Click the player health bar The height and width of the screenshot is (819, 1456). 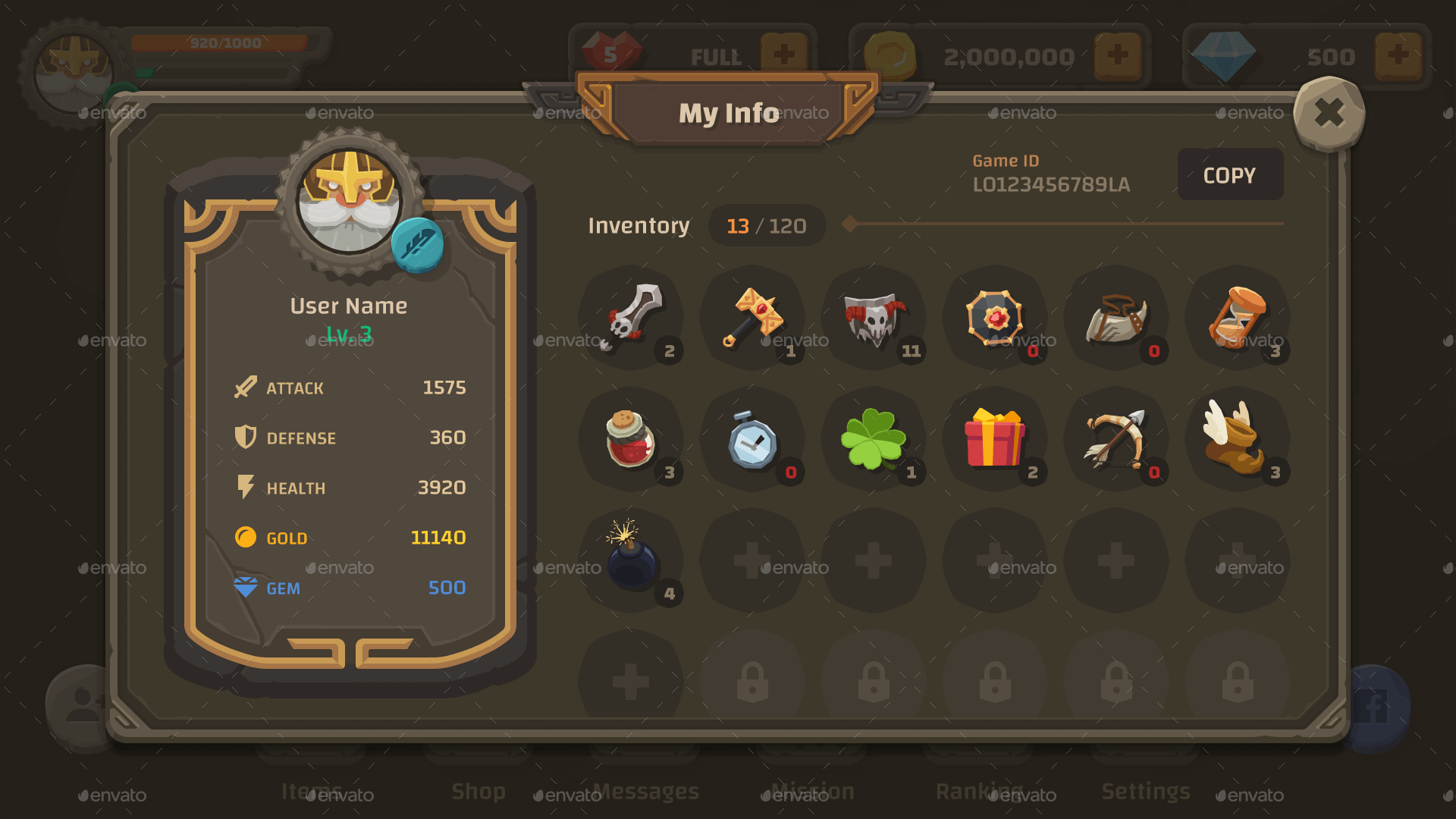220,42
